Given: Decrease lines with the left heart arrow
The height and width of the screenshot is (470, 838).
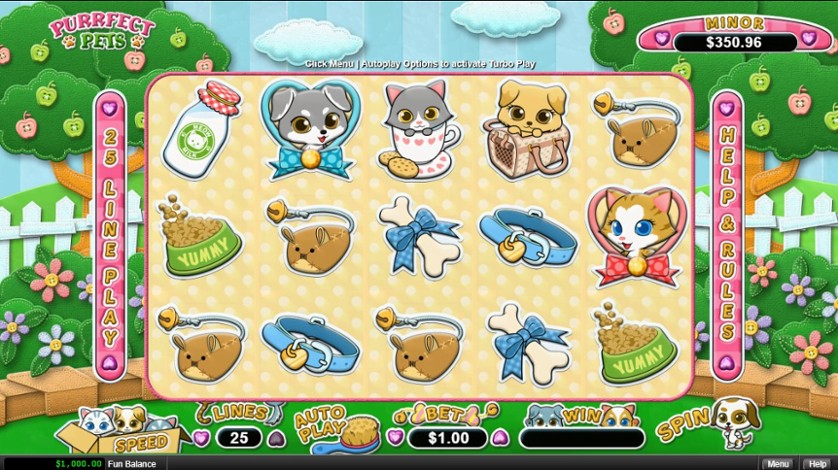Looking at the screenshot, I should pos(202,438).
